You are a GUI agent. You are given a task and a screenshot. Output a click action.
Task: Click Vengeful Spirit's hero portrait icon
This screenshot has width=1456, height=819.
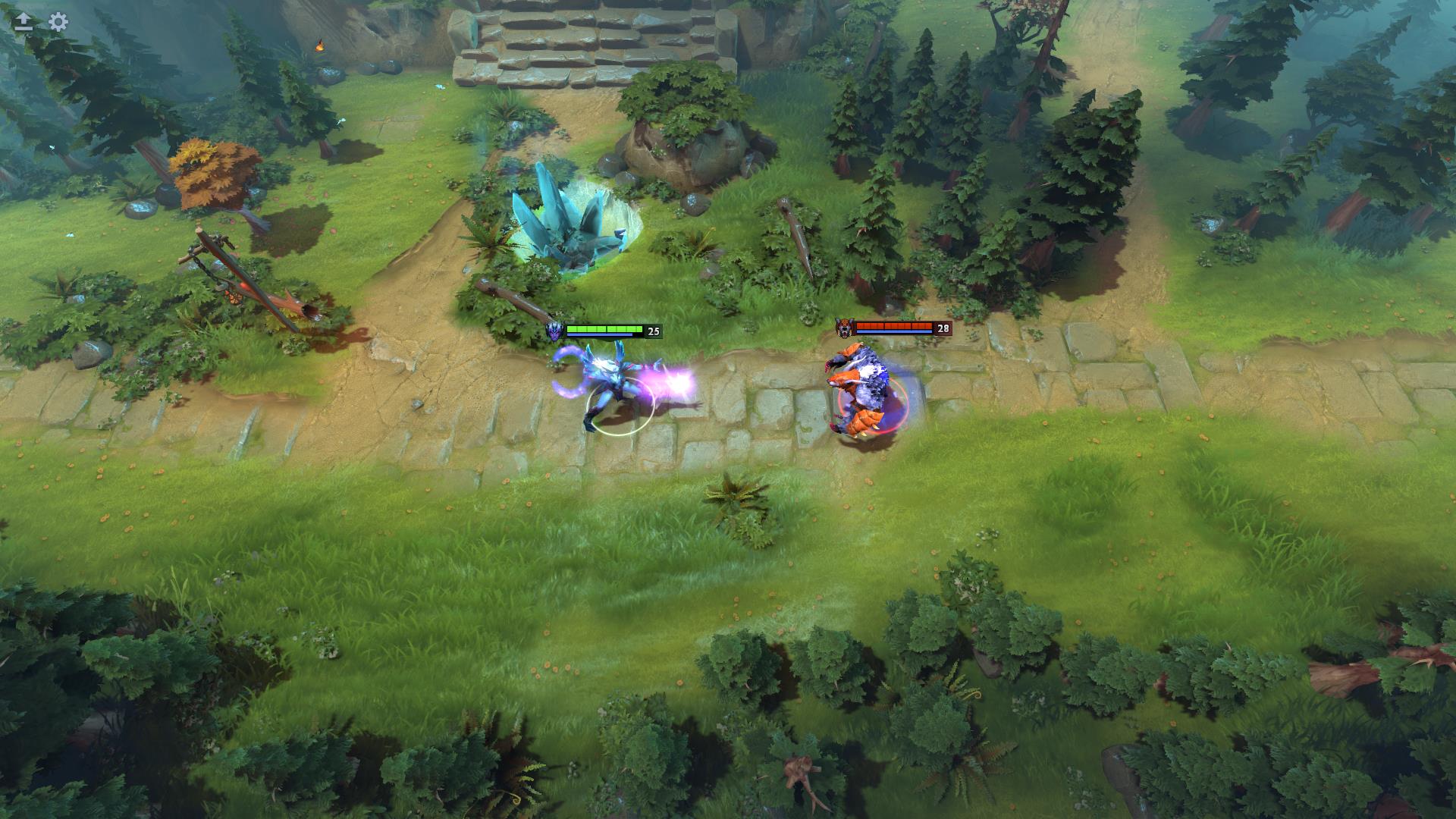(553, 329)
